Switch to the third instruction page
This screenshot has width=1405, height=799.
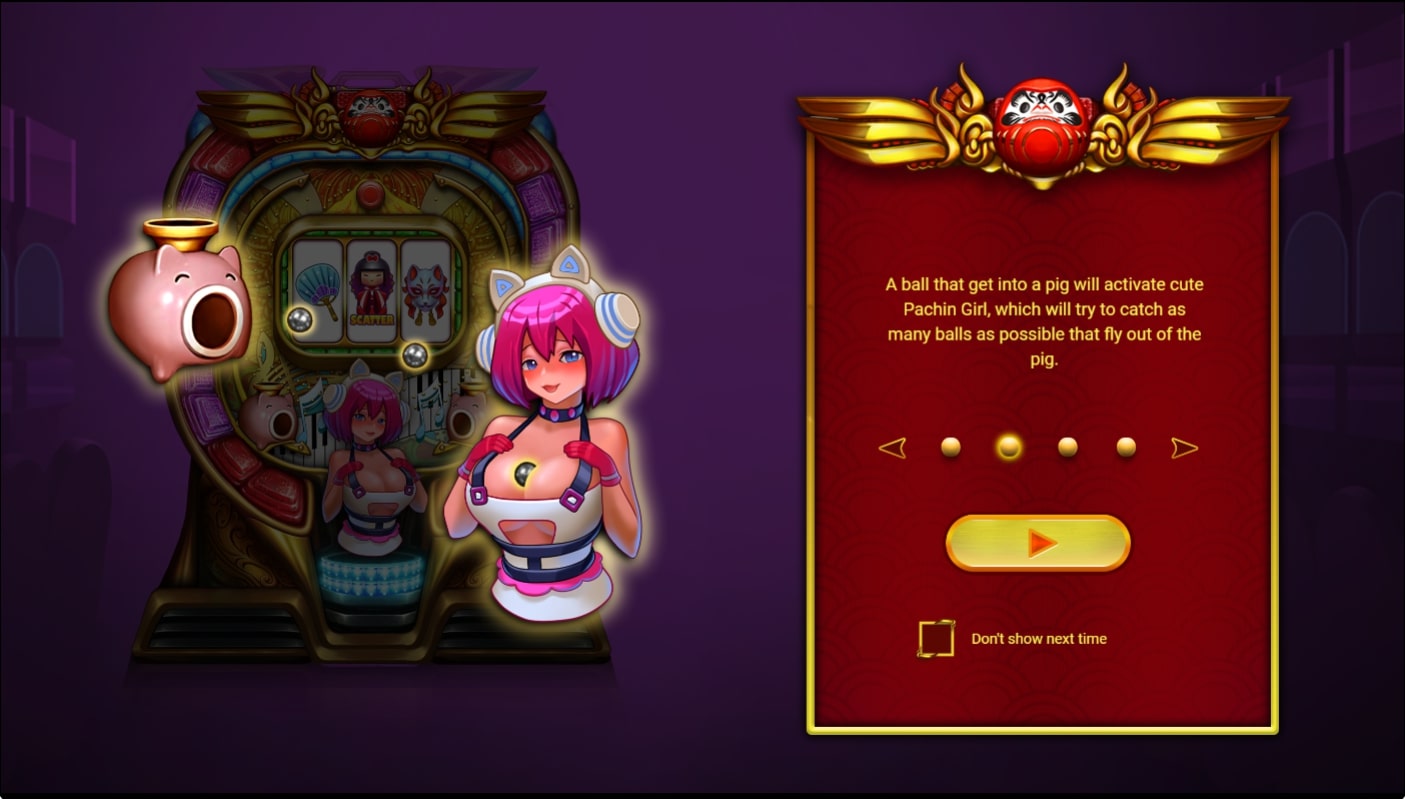1068,447
